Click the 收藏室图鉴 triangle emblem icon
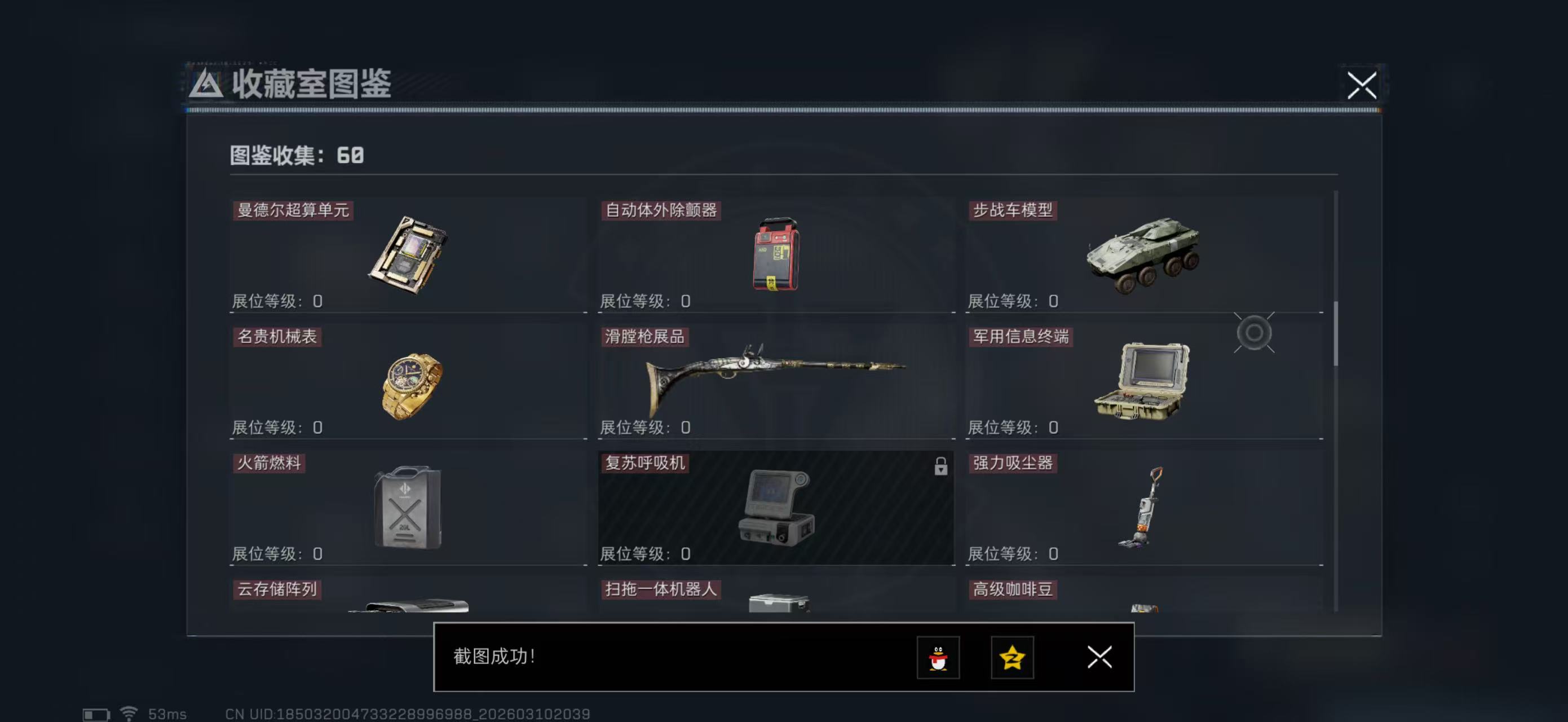The height and width of the screenshot is (722, 1568). pos(207,86)
